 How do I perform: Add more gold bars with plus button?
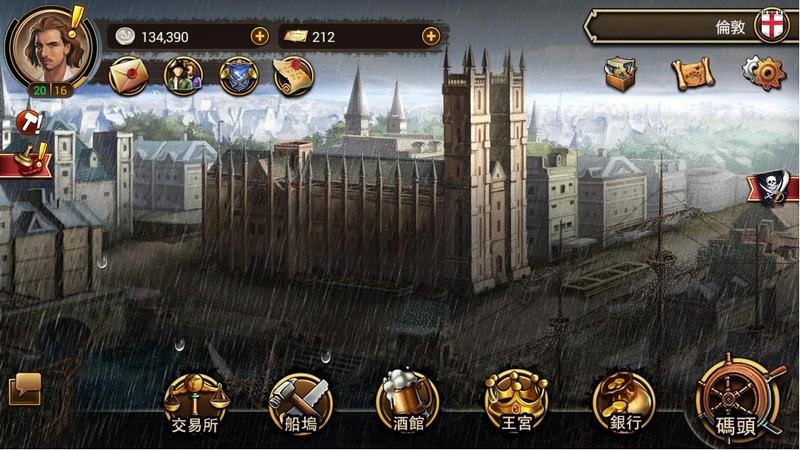pos(431,36)
